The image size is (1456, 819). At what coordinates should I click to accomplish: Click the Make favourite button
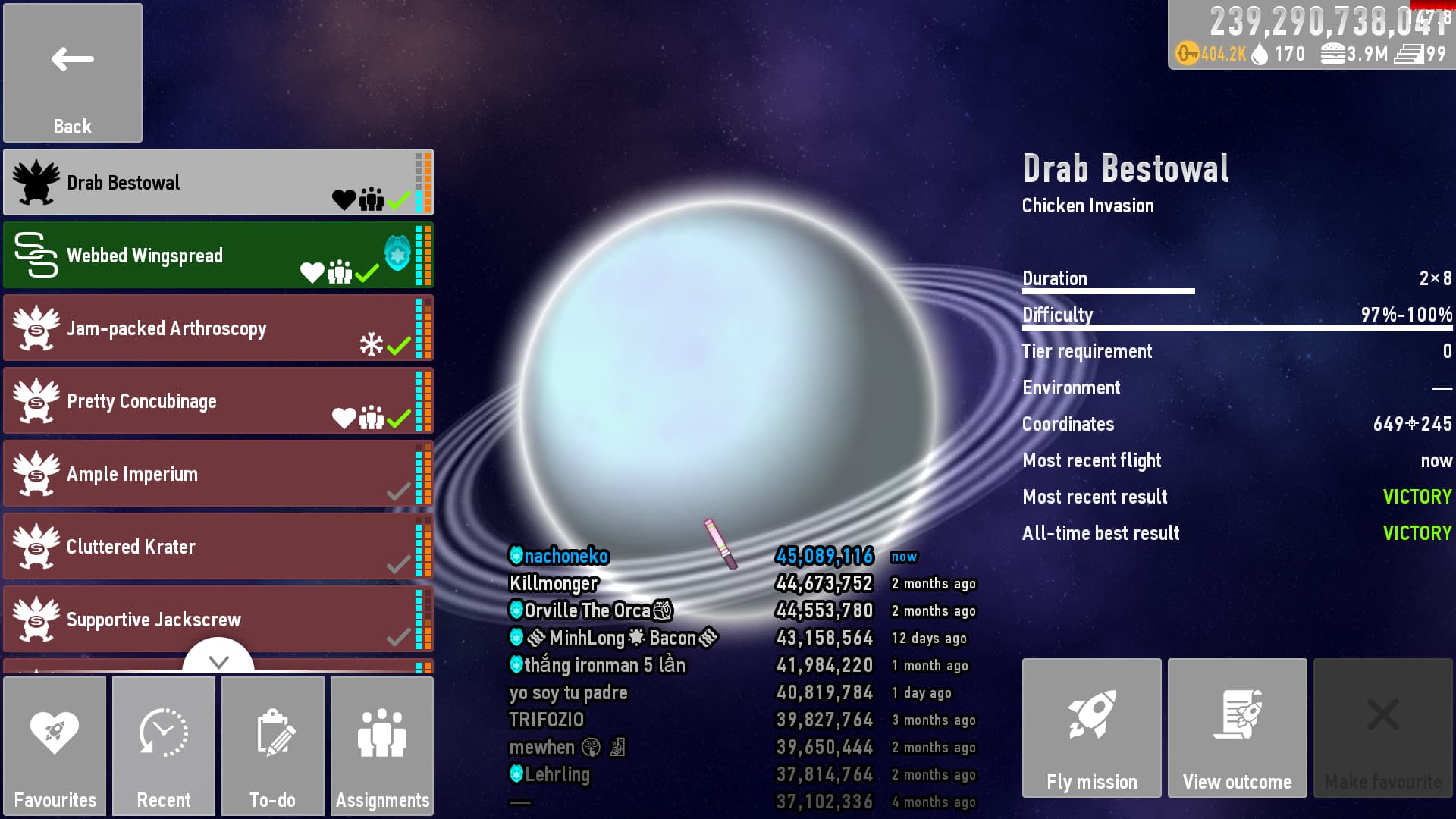(1383, 728)
